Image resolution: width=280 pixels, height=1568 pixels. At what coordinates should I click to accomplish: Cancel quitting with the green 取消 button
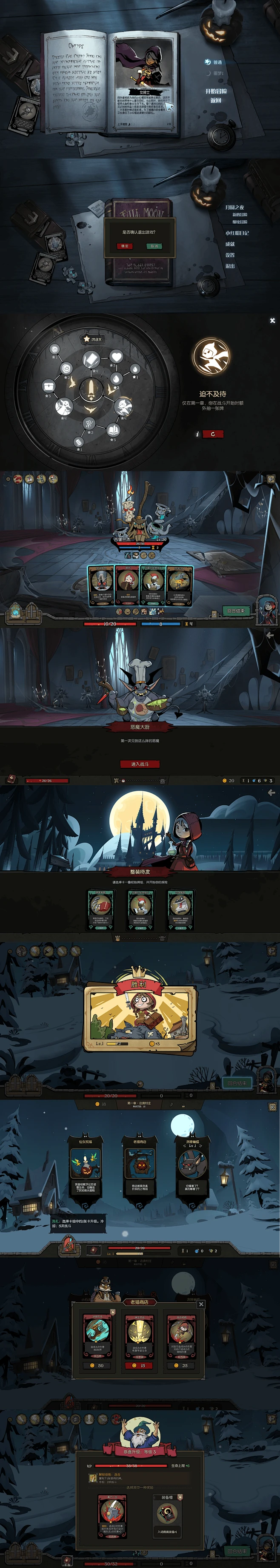[x=154, y=247]
